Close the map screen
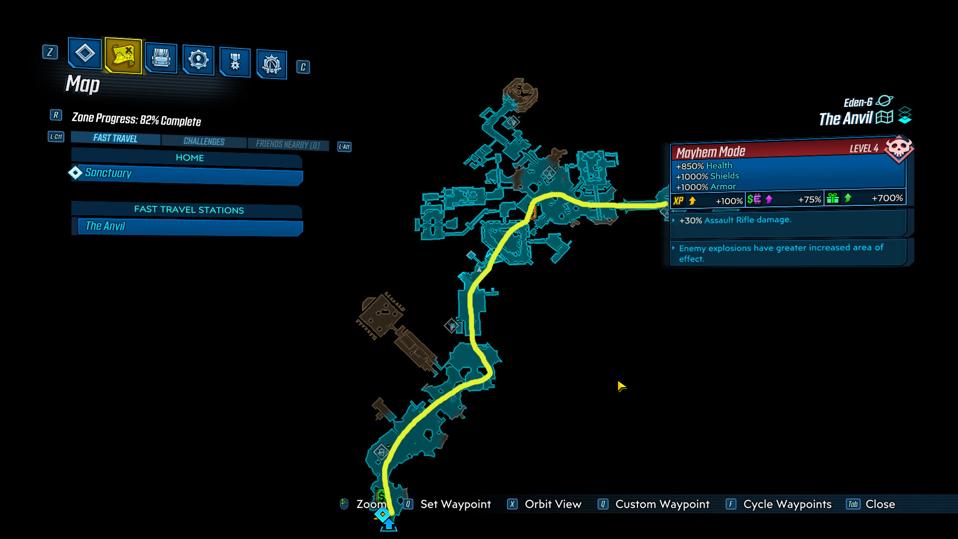The height and width of the screenshot is (539, 958). coord(879,504)
